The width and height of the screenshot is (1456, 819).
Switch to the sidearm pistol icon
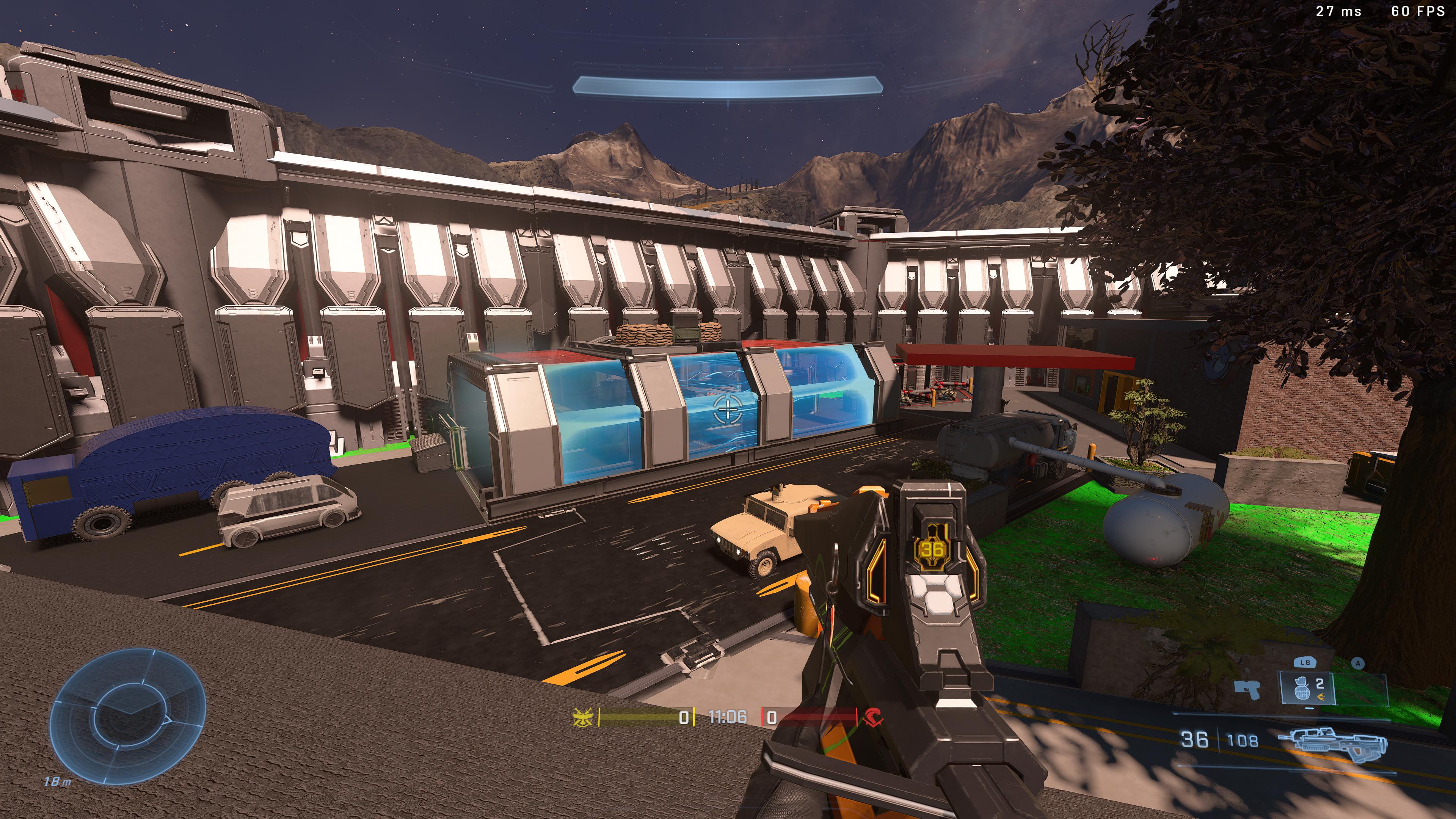point(1247,690)
